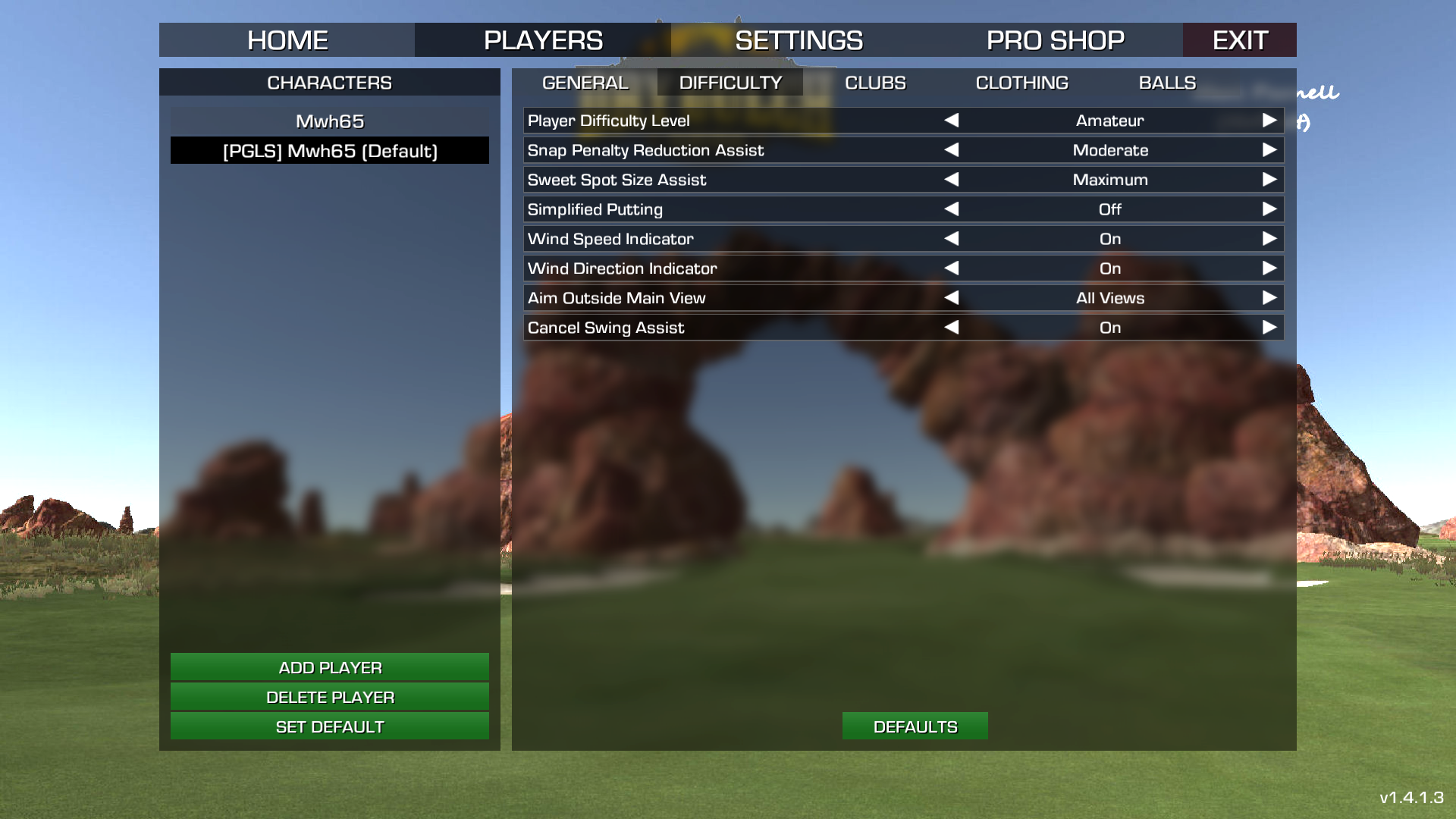Select the Mwh65 character
This screenshot has width=1456, height=819.
coord(330,121)
